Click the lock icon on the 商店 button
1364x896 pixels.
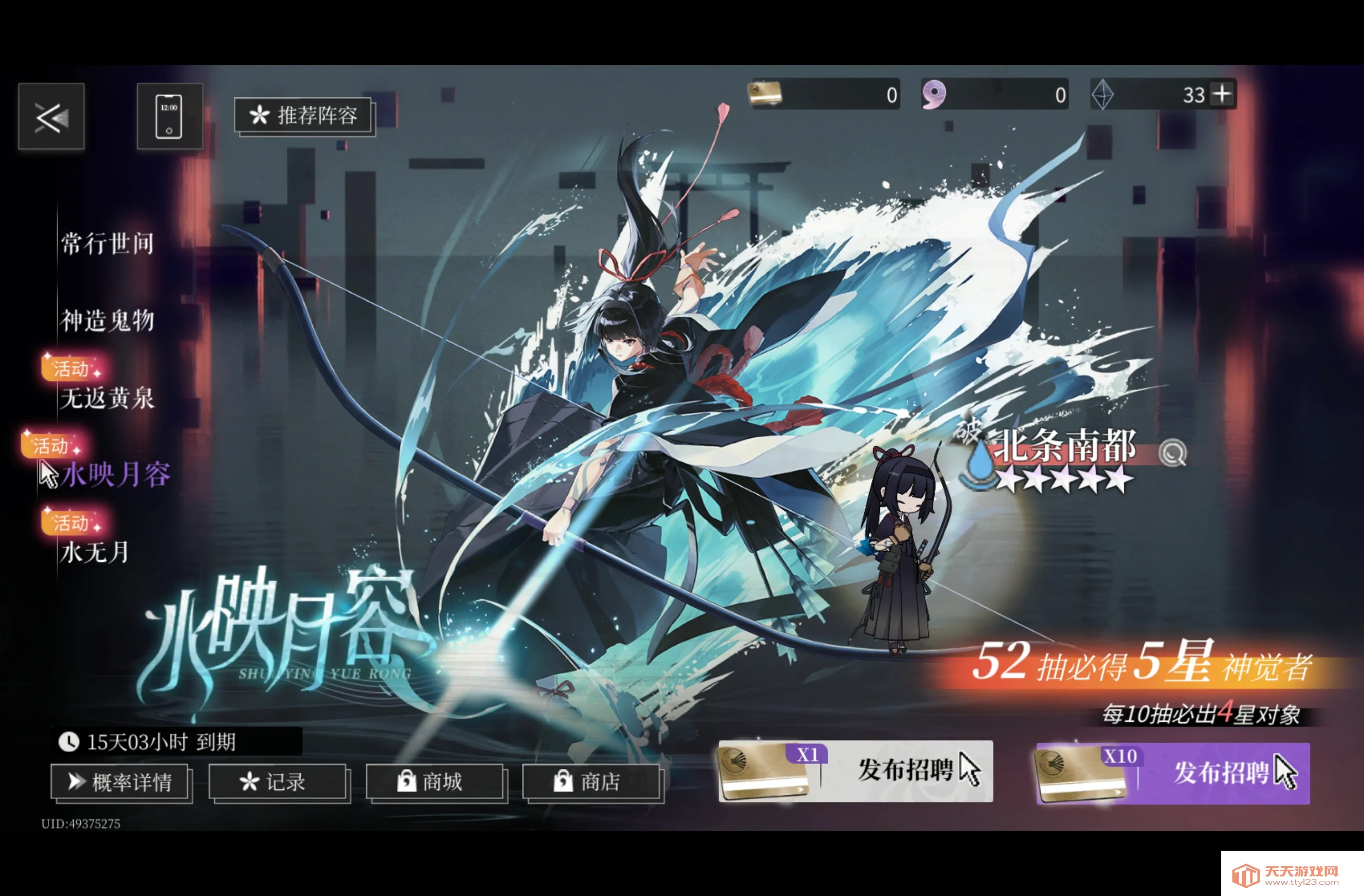pyautogui.click(x=565, y=781)
